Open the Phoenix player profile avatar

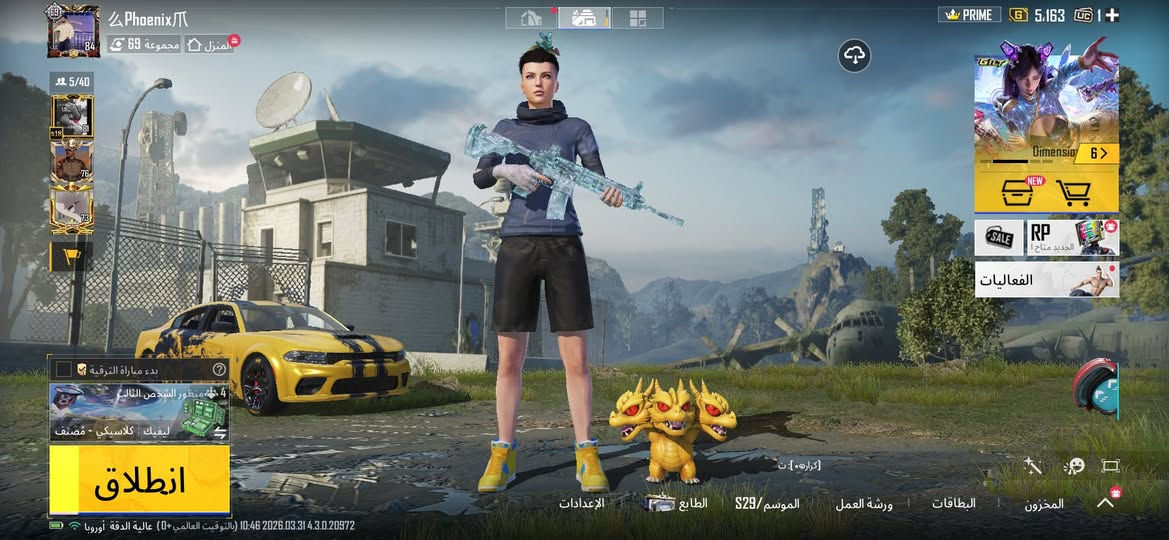(x=73, y=31)
